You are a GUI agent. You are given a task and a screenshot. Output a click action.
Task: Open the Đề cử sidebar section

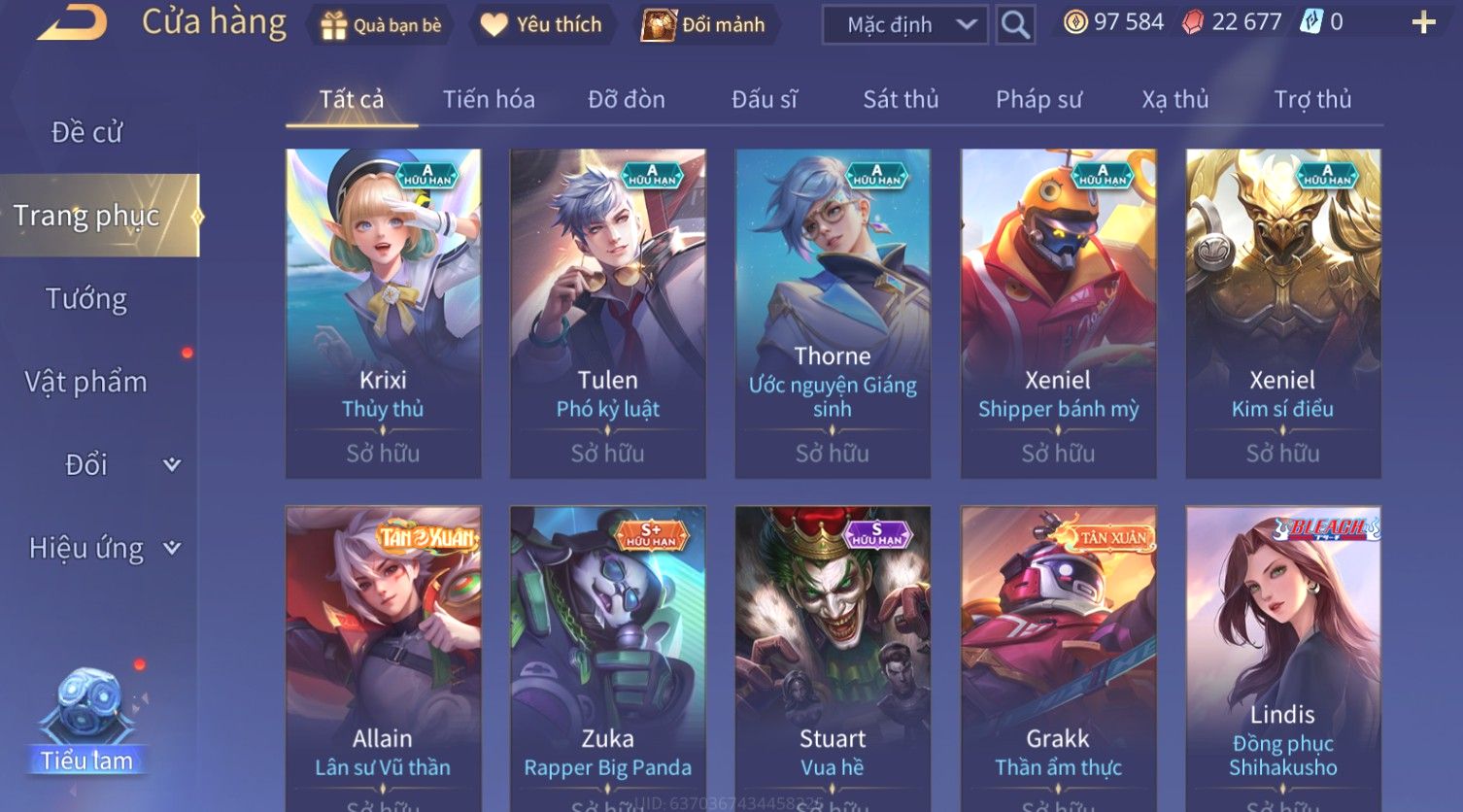pyautogui.click(x=87, y=132)
